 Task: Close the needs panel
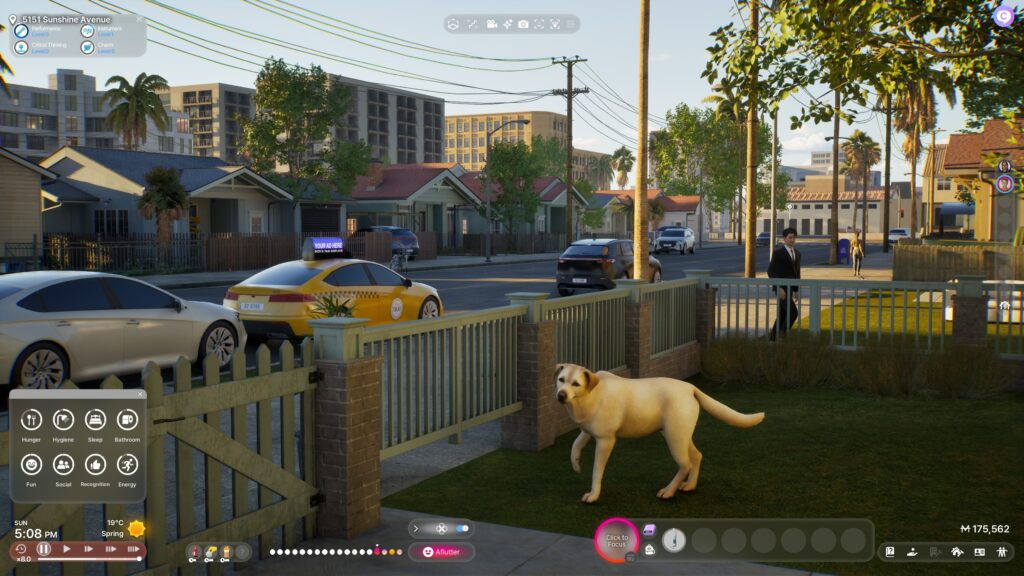(x=140, y=395)
